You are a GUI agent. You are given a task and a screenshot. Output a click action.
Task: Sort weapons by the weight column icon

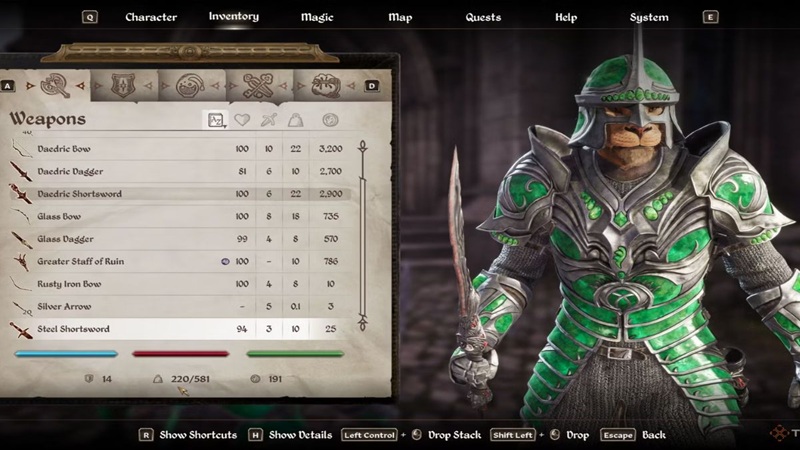[297, 120]
